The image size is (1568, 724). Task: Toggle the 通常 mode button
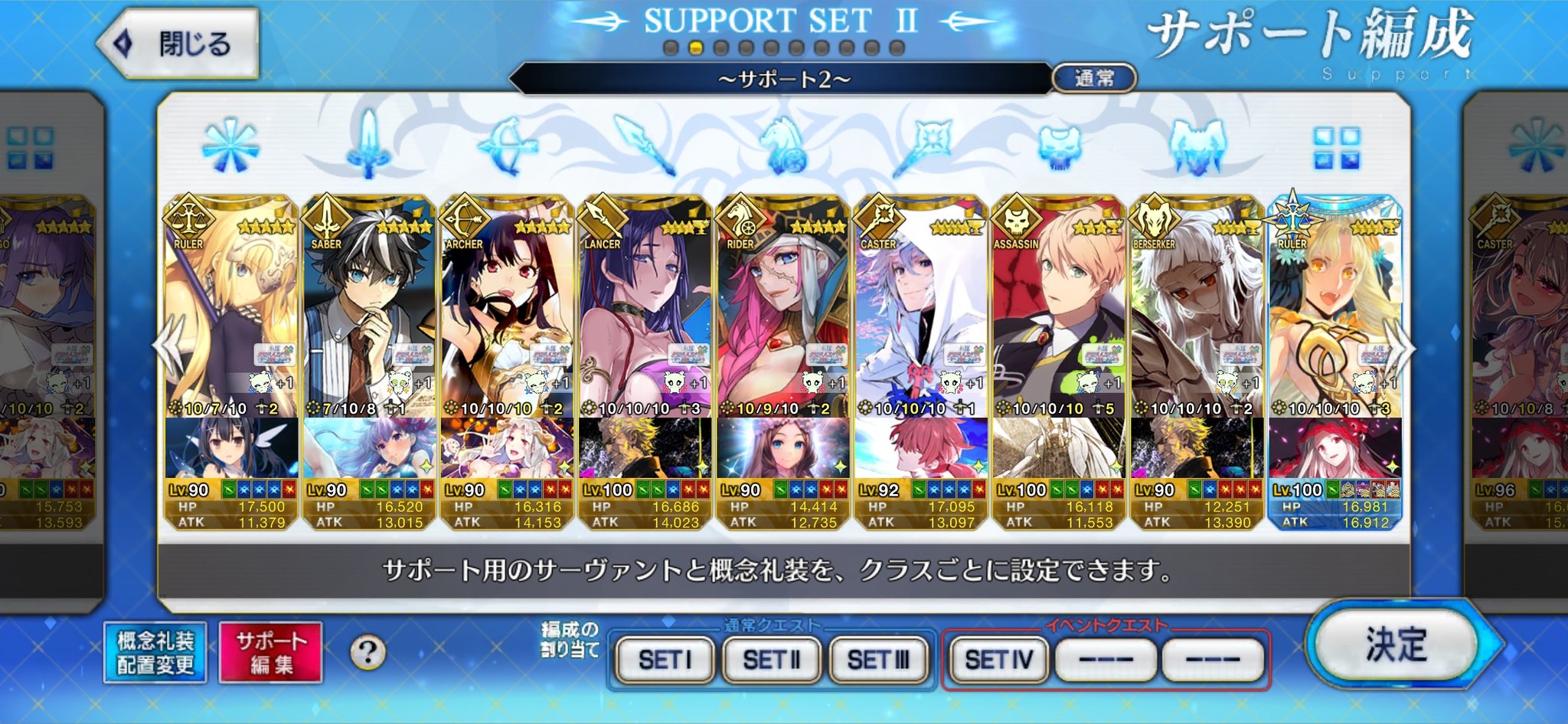point(1094,78)
